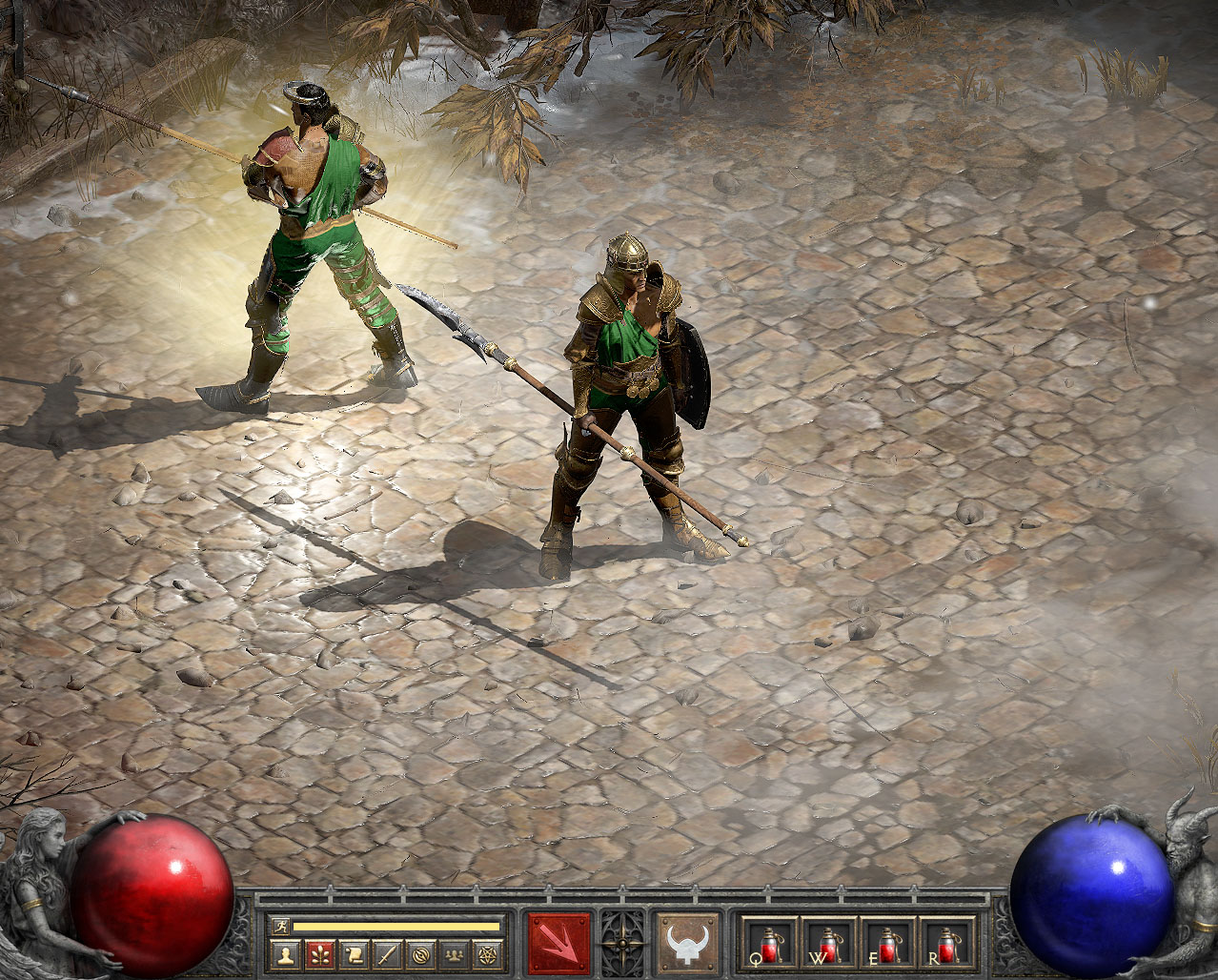
Task: Open the pentagram game menu button
Action: (488, 953)
